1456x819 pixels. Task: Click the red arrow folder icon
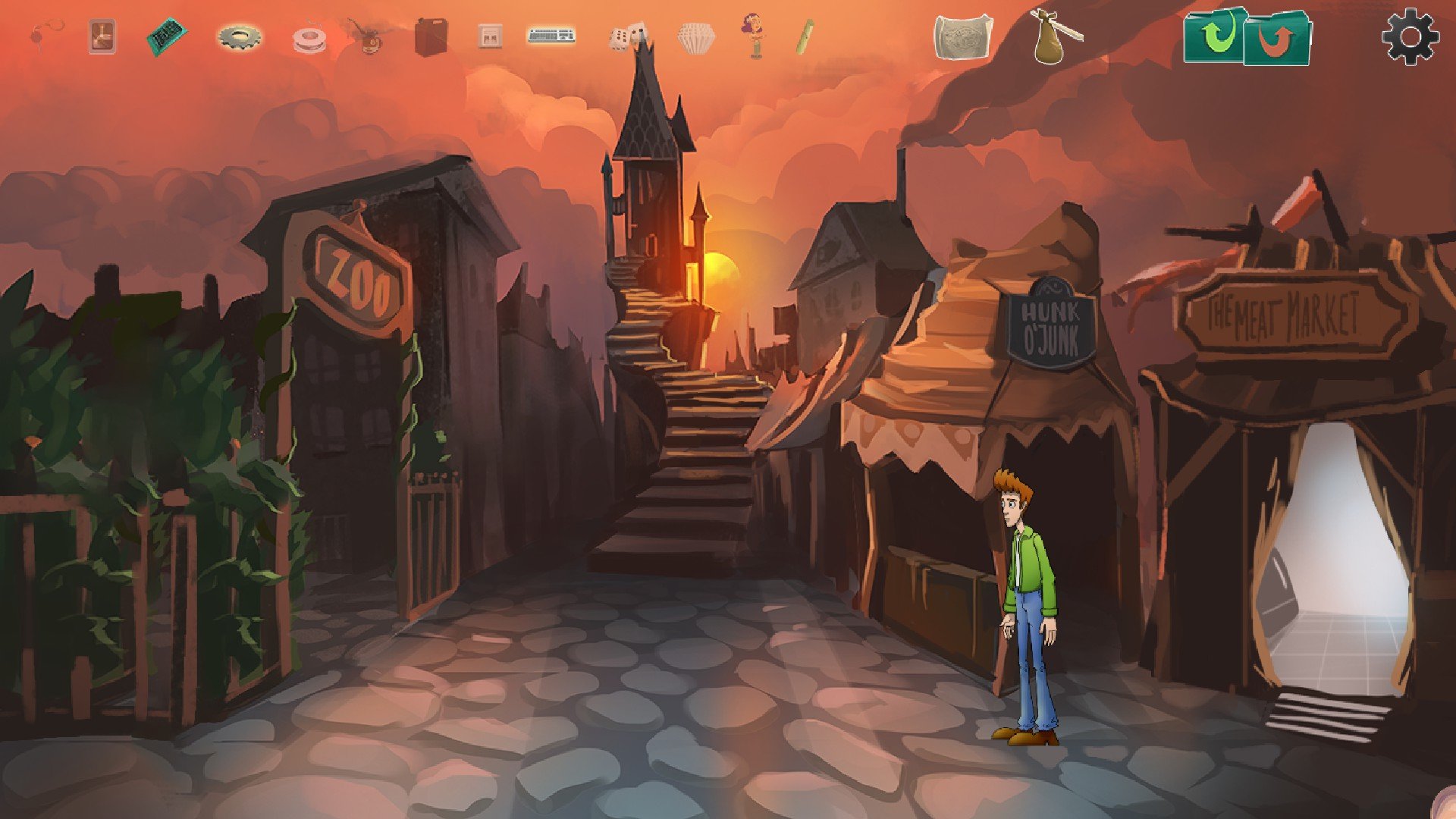(x=1279, y=39)
